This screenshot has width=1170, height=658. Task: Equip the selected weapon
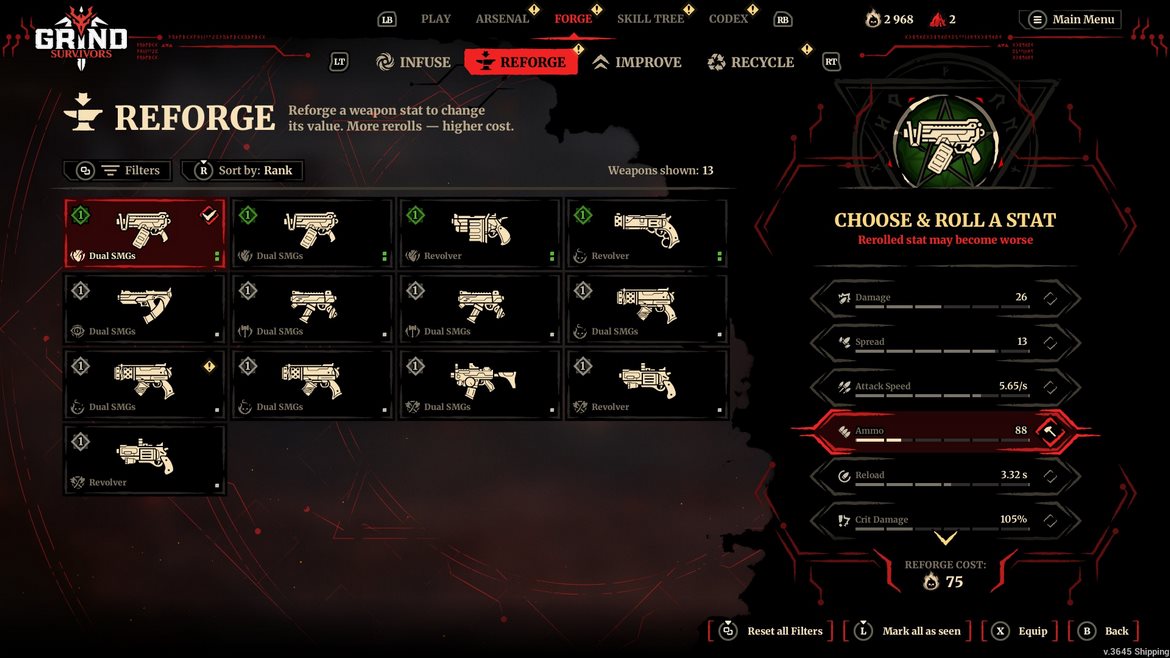click(x=1020, y=631)
